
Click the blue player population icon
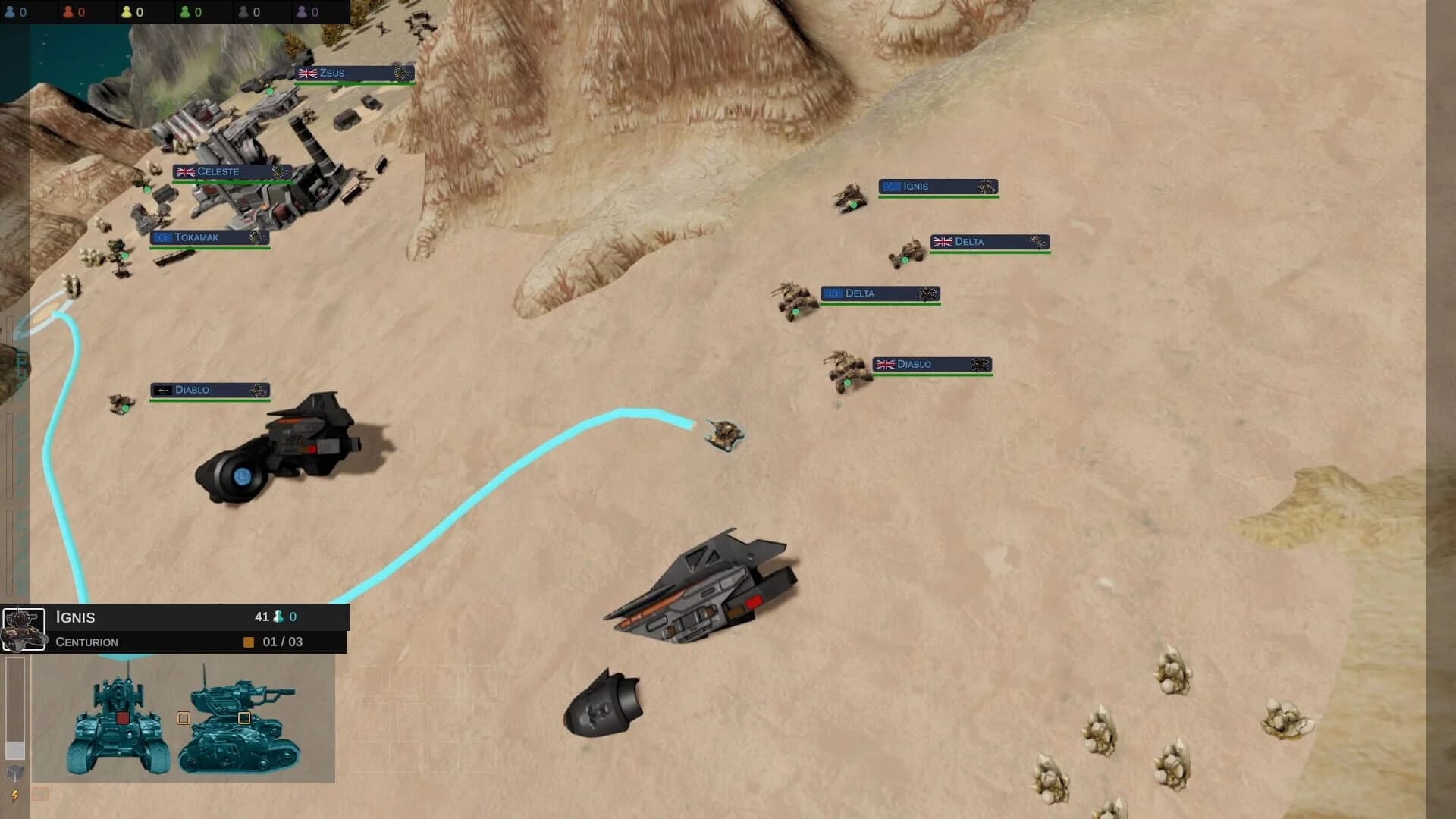click(x=10, y=12)
